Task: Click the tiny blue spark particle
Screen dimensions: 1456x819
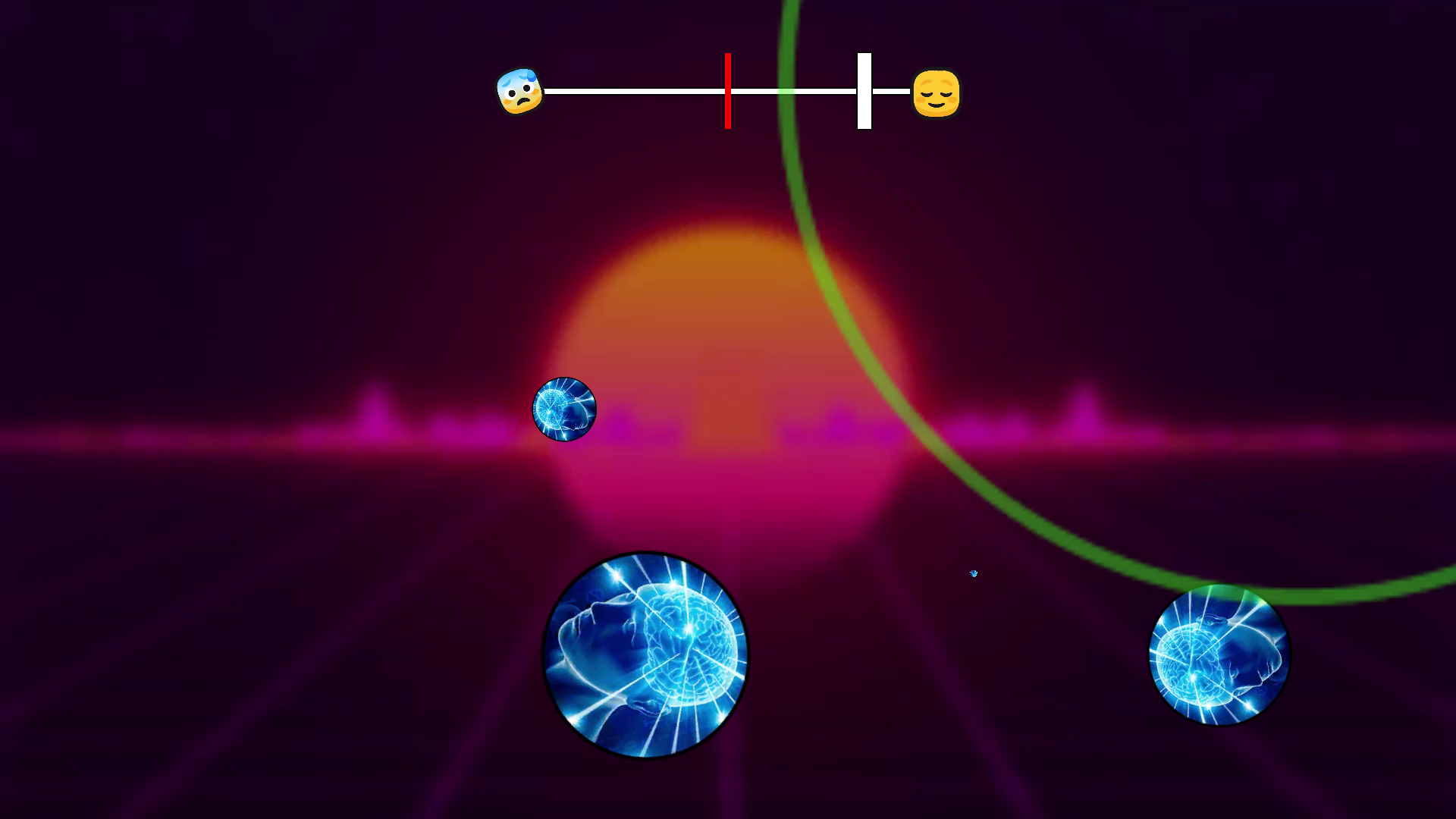Action: pos(973,573)
